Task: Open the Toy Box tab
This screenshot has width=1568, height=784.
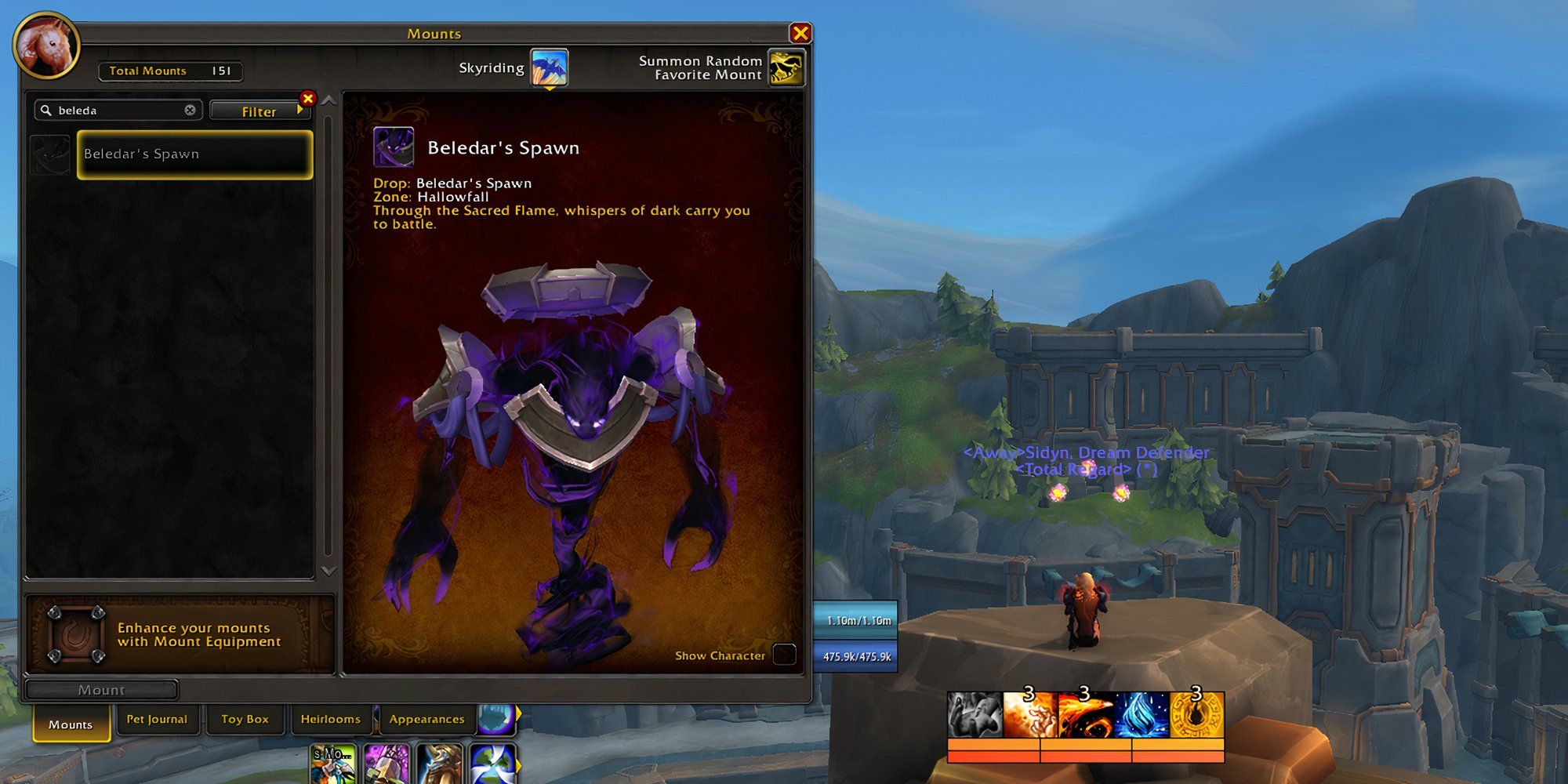Action: tap(245, 719)
